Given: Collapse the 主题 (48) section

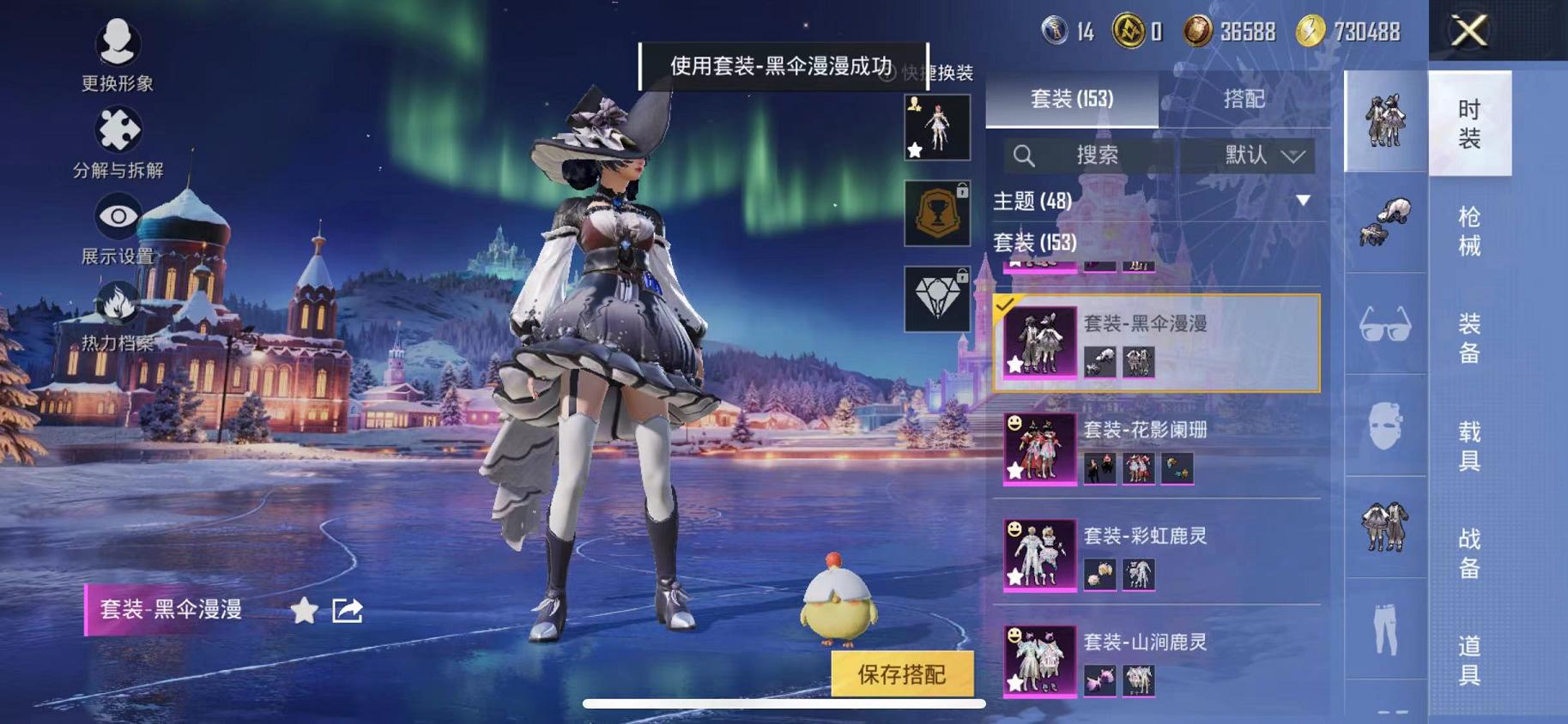Looking at the screenshot, I should click(1304, 199).
